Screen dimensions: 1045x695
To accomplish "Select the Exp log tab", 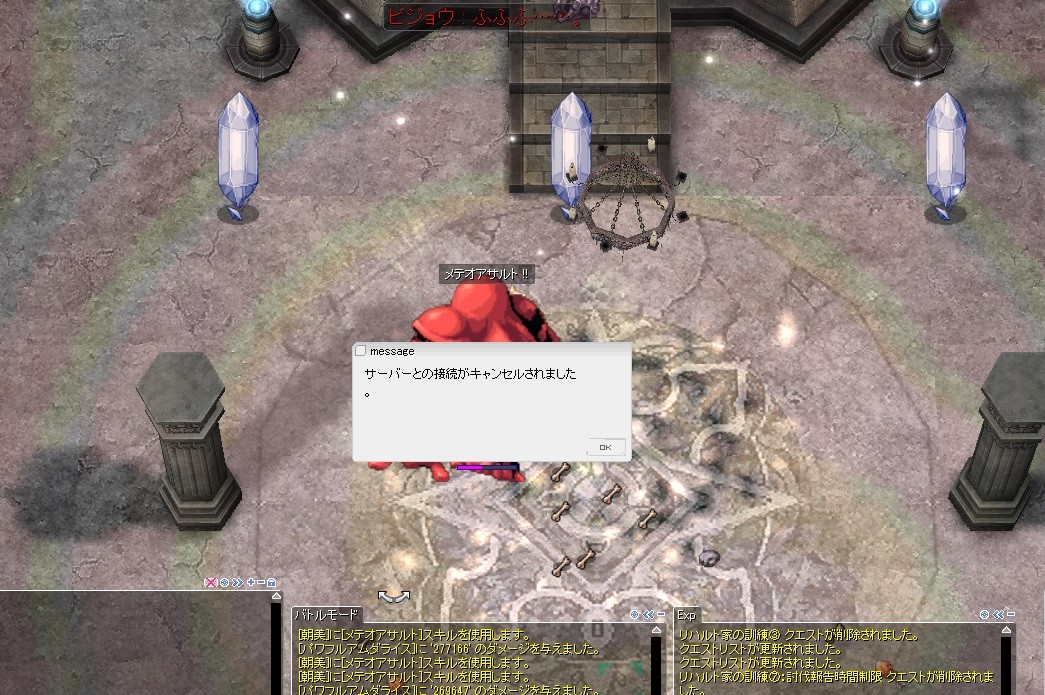I will coord(686,615).
